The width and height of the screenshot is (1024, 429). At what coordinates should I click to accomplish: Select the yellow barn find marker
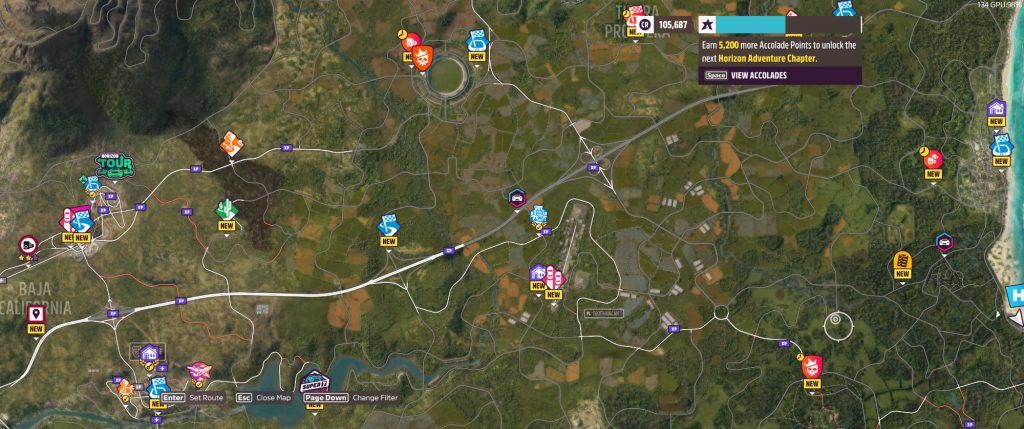902,263
